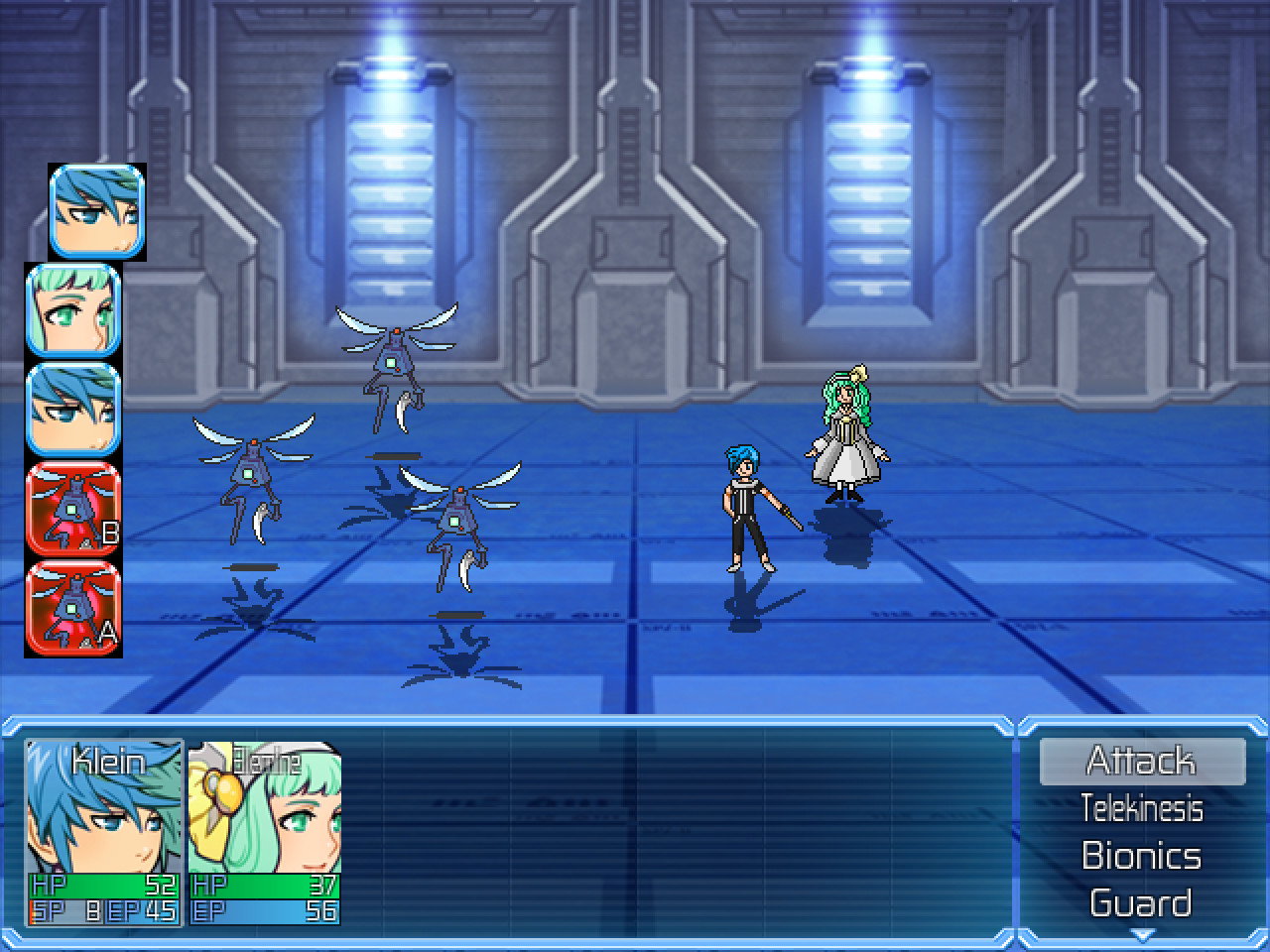This screenshot has height=952, width=1270.
Task: Click the command list's down arrow
Action: click(1142, 934)
